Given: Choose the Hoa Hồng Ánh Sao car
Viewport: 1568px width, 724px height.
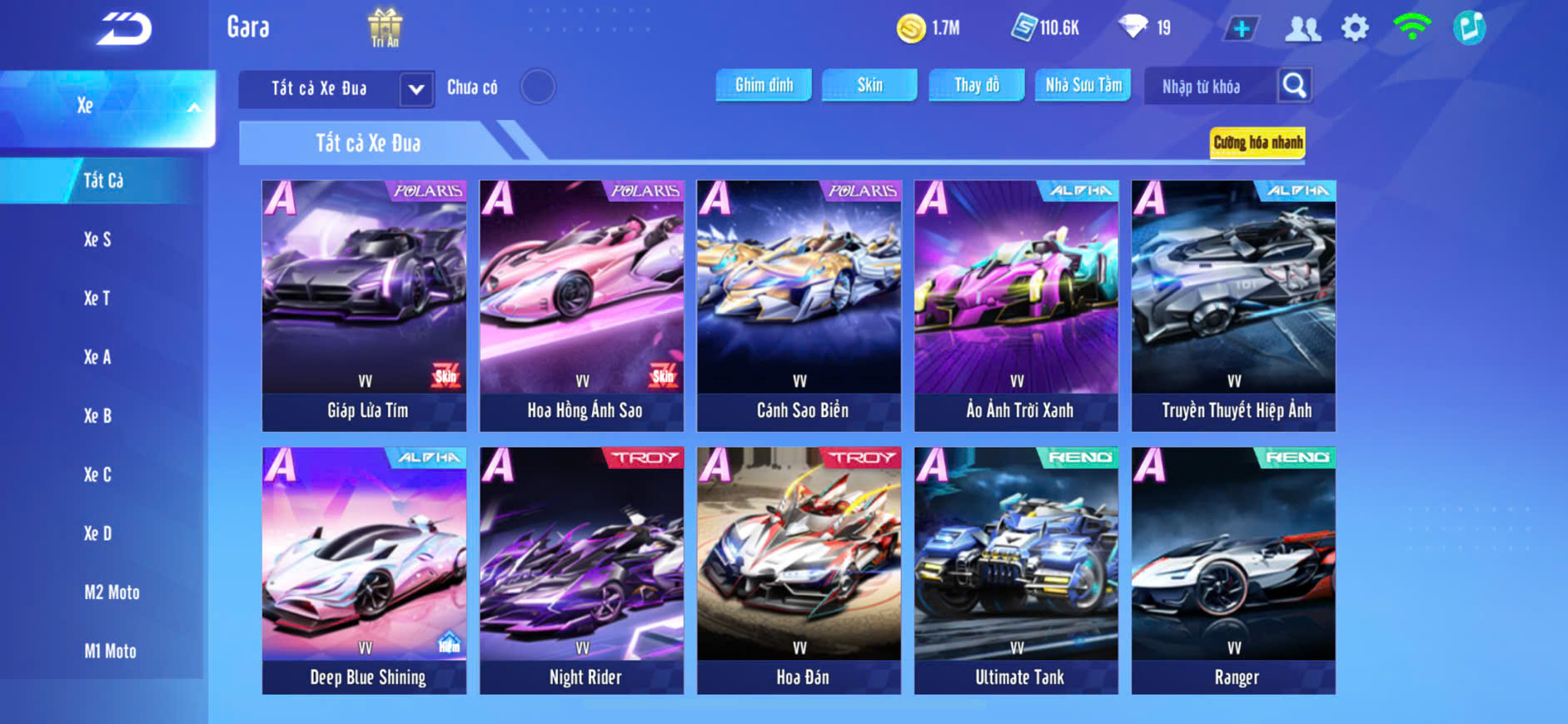Looking at the screenshot, I should (x=581, y=305).
